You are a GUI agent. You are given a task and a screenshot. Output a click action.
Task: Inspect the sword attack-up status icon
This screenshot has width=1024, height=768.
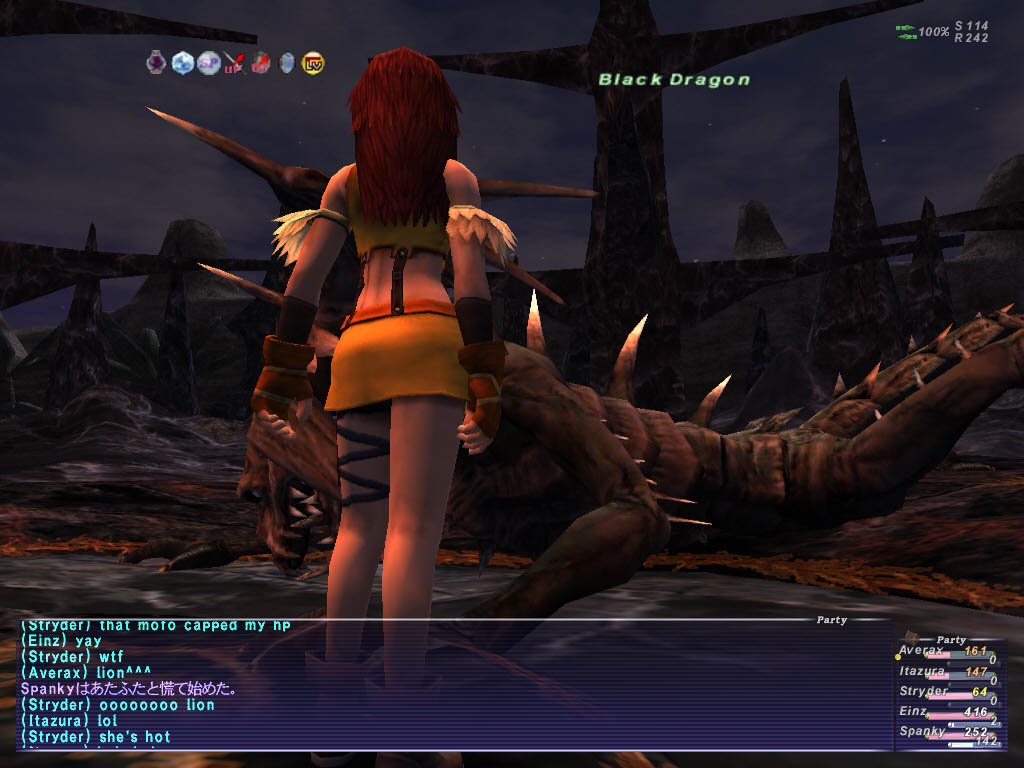(x=234, y=63)
